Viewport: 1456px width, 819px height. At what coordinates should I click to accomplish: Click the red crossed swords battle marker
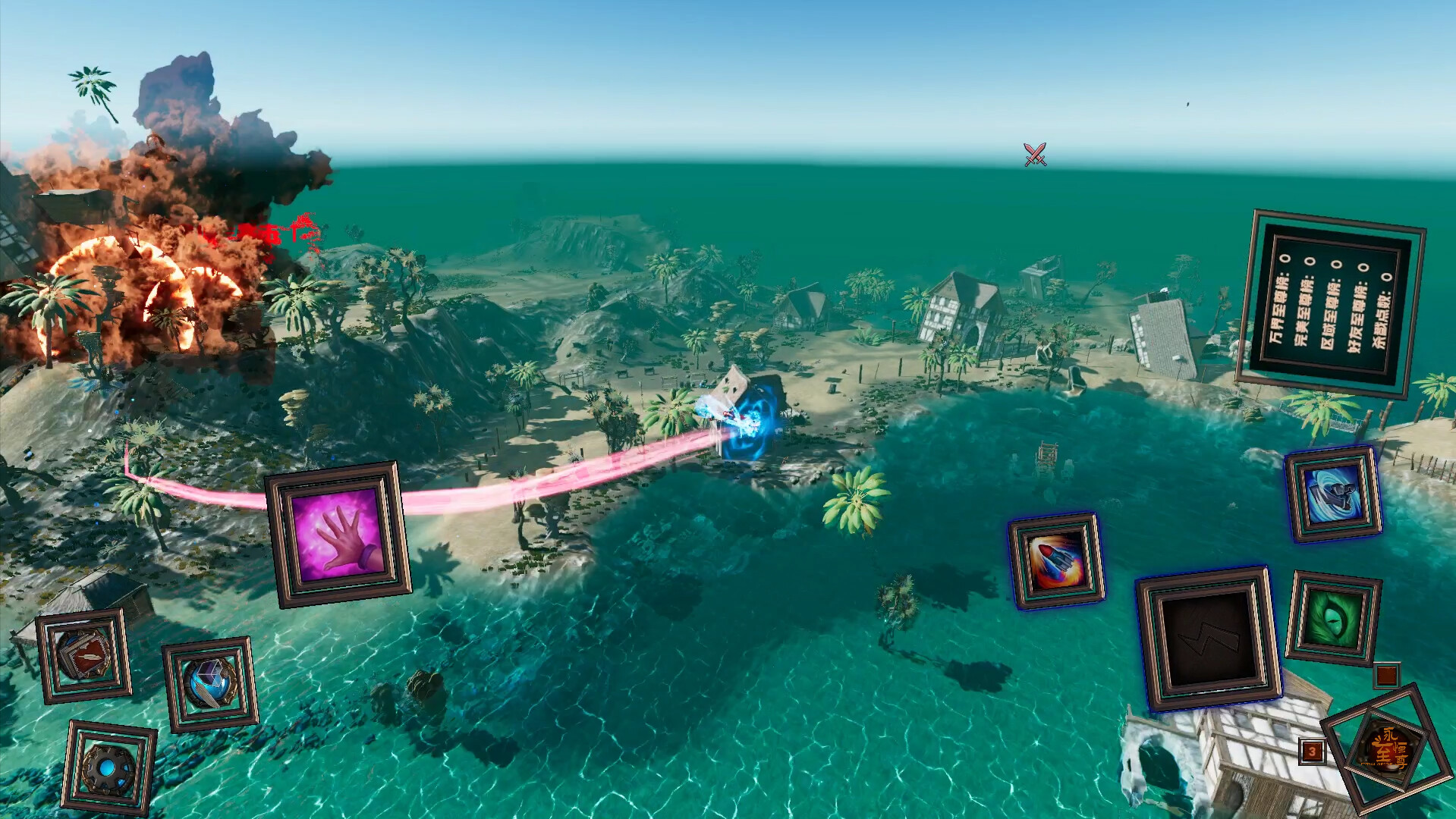pyautogui.click(x=1033, y=153)
